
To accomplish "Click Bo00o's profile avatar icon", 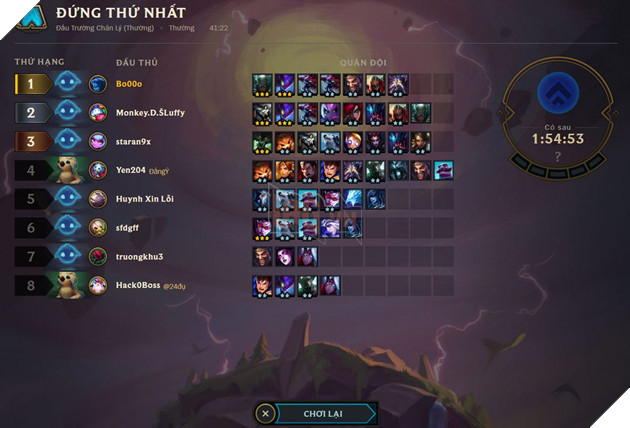I will (98, 84).
